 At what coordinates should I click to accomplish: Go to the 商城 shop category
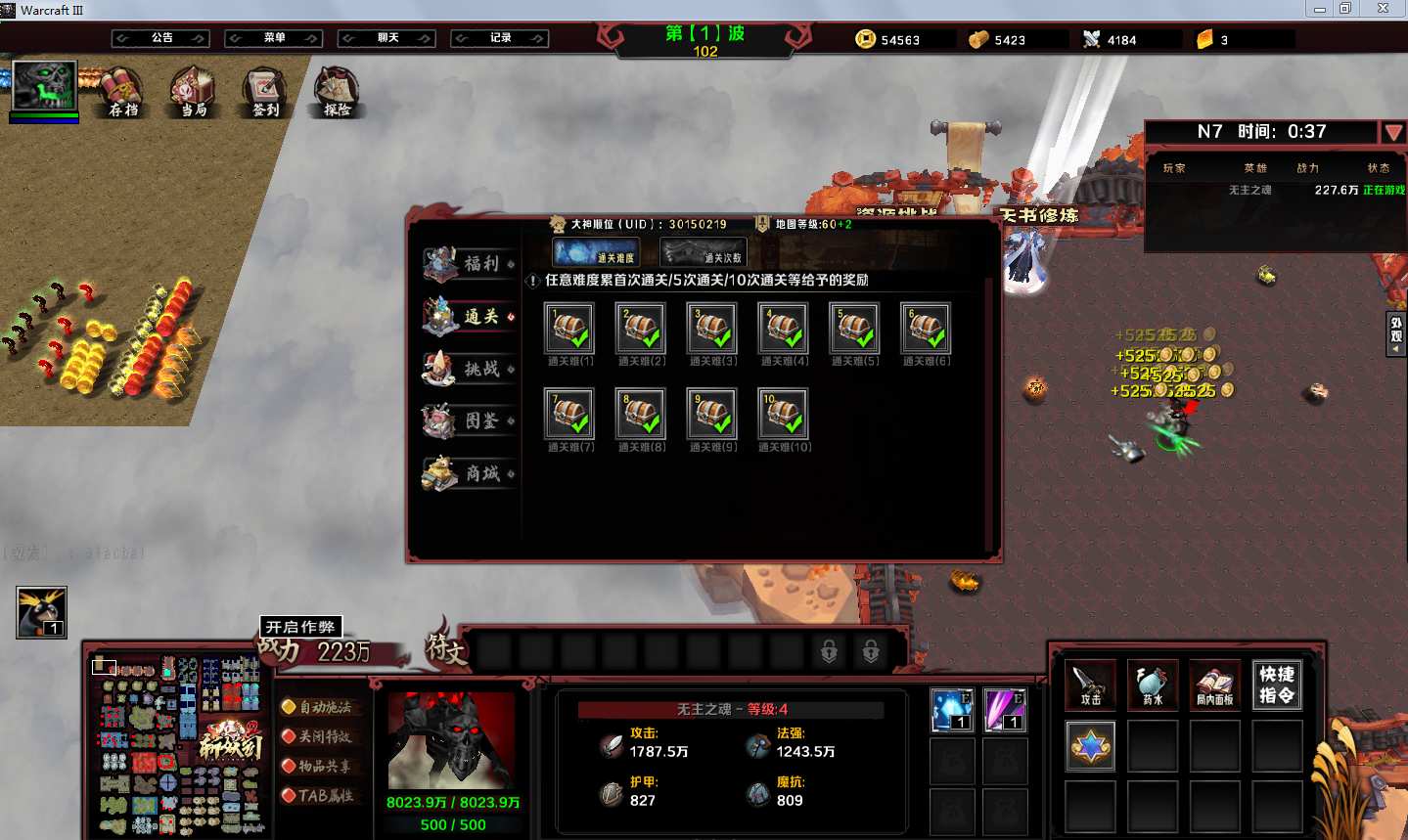tap(470, 473)
